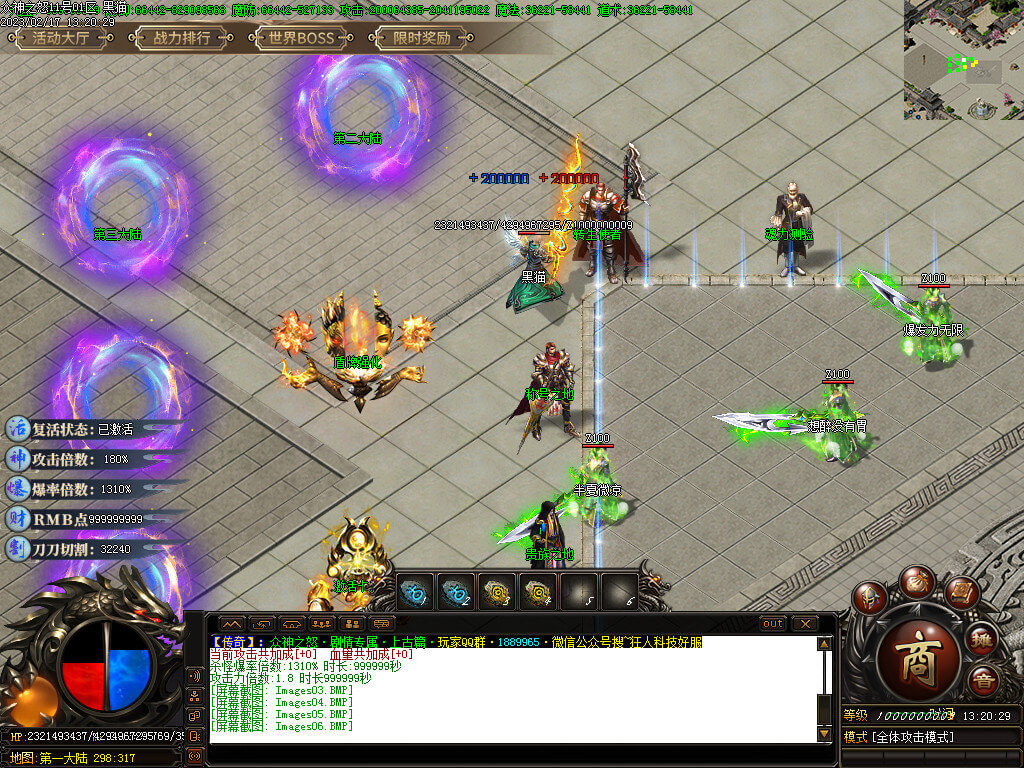
Task: Click the 神 attack multiplier icon
Action: (x=18, y=459)
